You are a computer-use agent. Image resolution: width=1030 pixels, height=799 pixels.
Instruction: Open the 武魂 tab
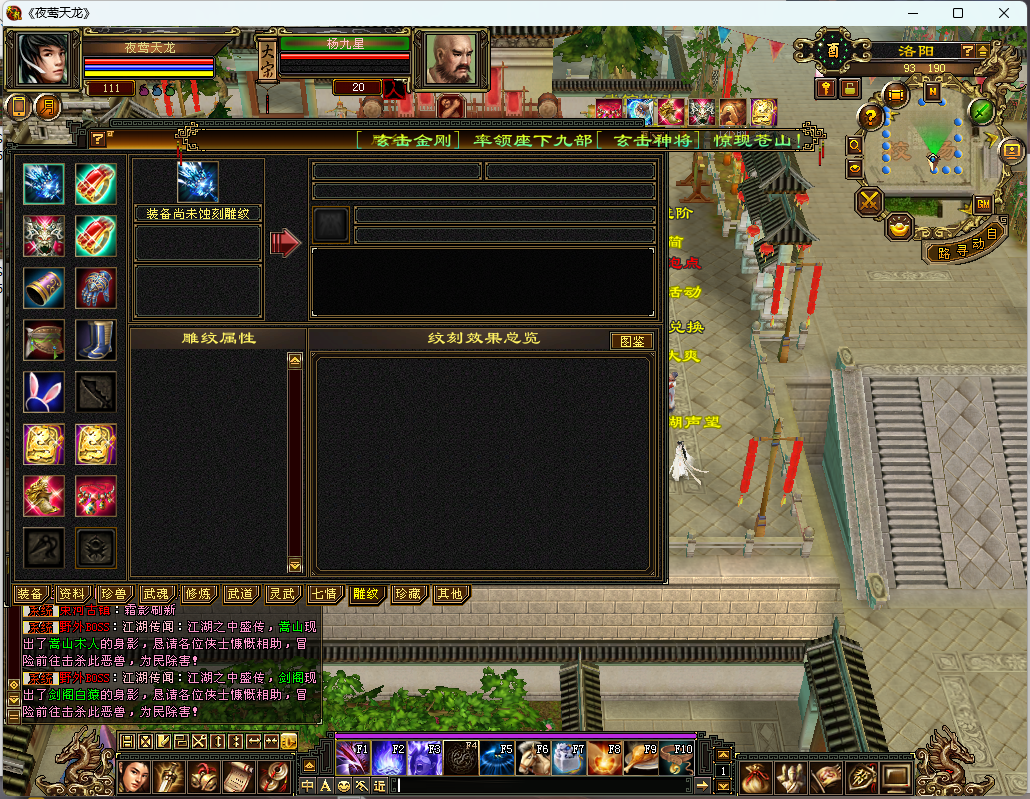click(156, 594)
